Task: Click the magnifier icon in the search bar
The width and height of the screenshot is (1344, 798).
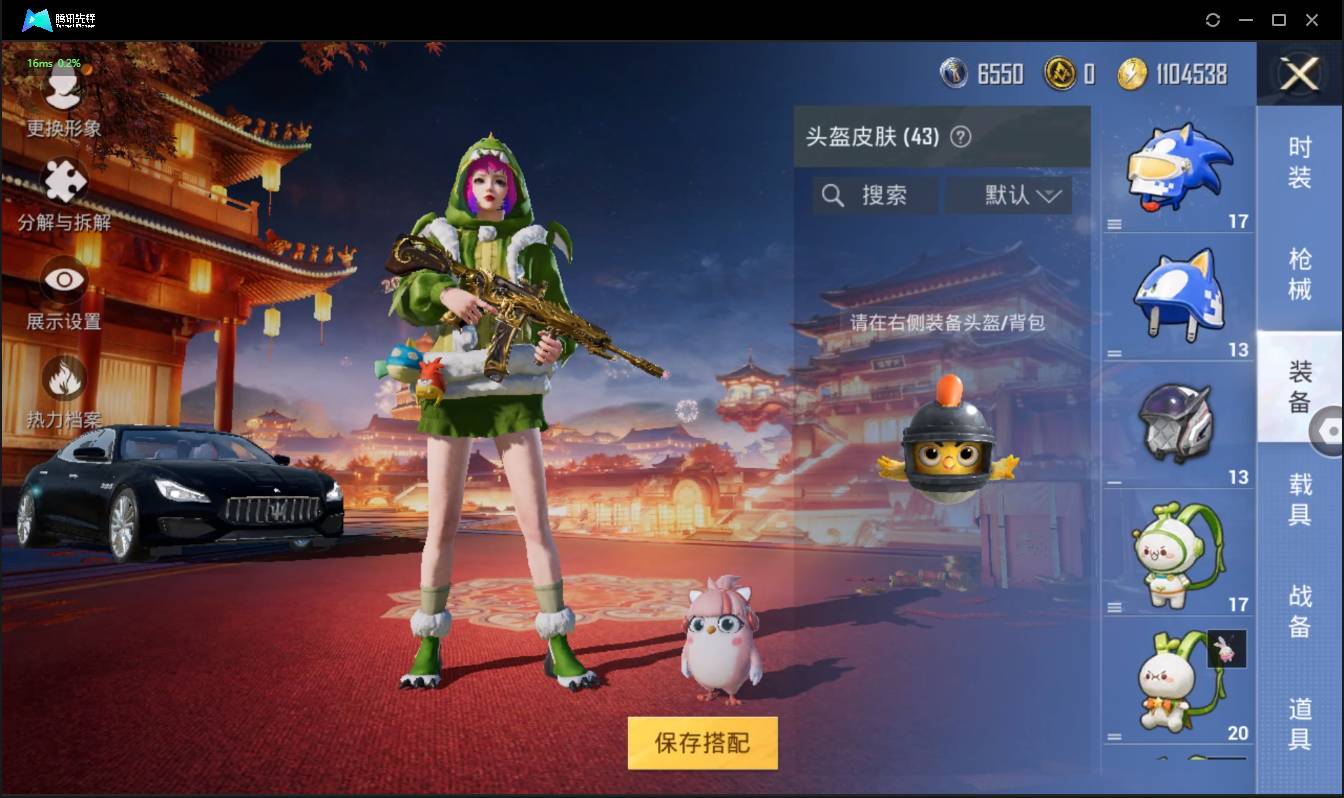Action: click(833, 195)
